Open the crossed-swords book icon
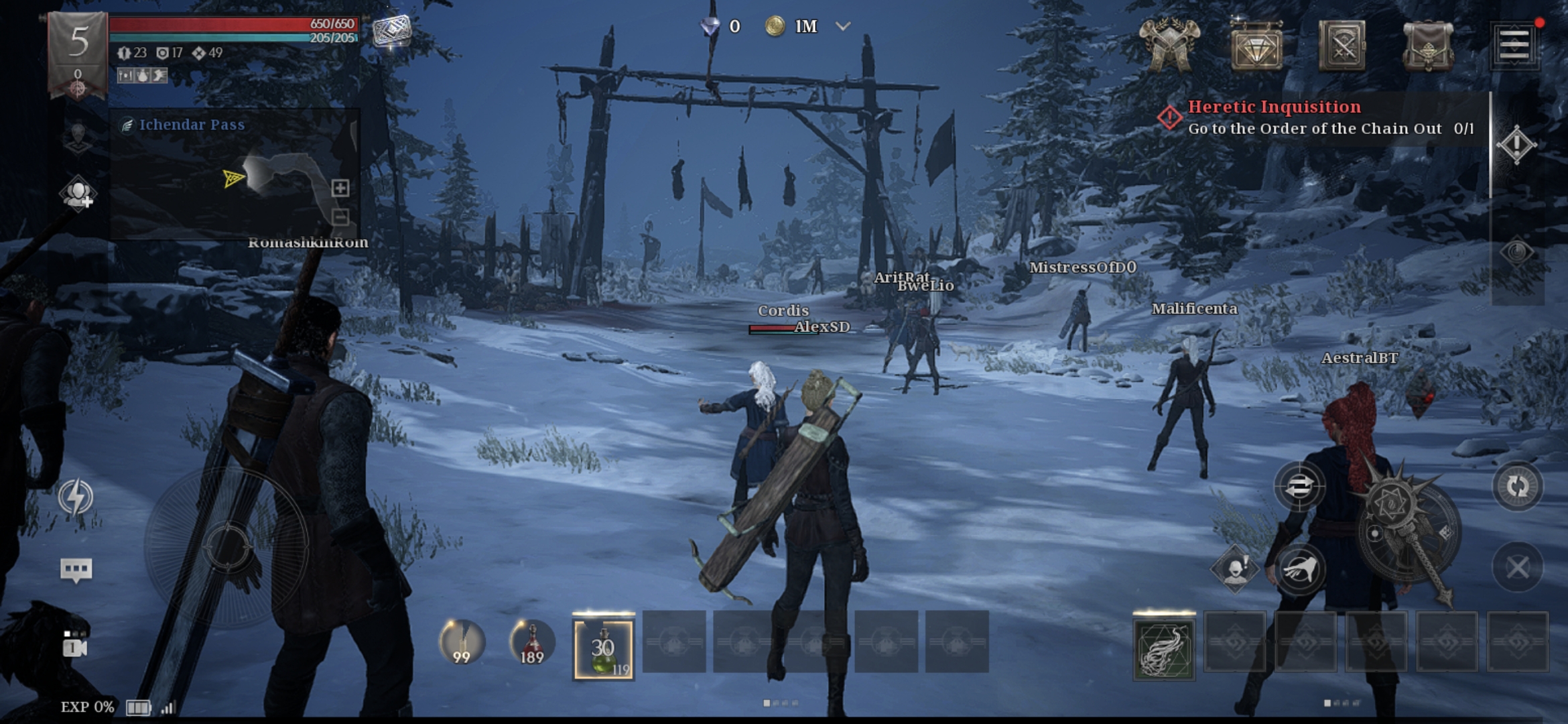 (x=1342, y=46)
